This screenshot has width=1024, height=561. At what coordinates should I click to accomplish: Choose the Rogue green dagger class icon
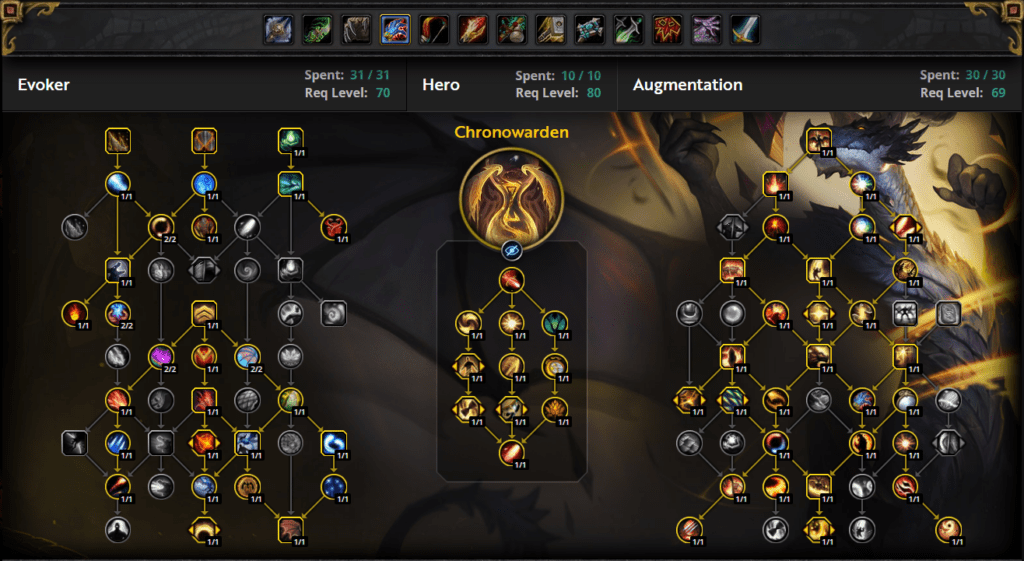click(x=629, y=30)
